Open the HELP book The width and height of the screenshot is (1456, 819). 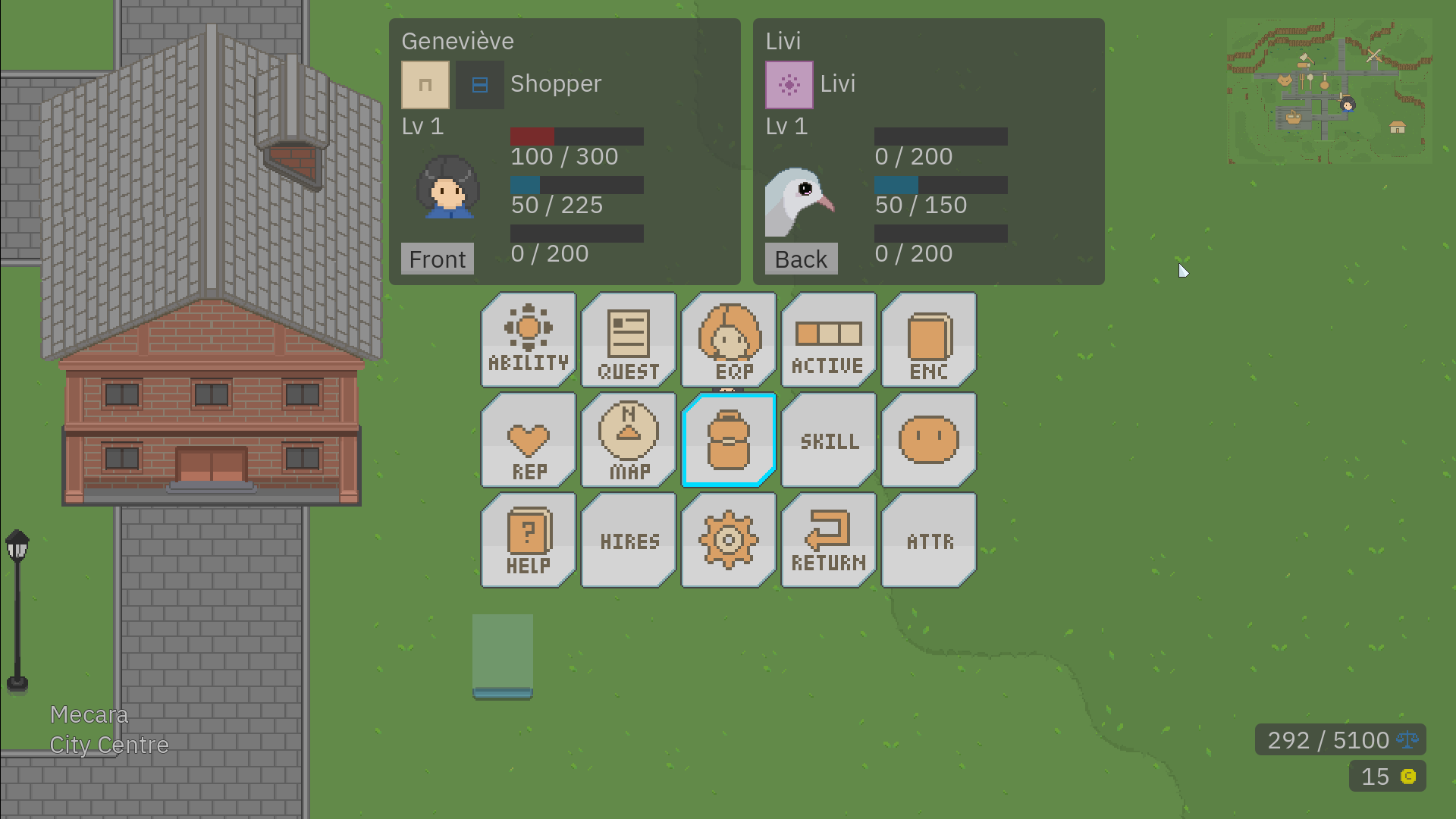click(x=528, y=539)
